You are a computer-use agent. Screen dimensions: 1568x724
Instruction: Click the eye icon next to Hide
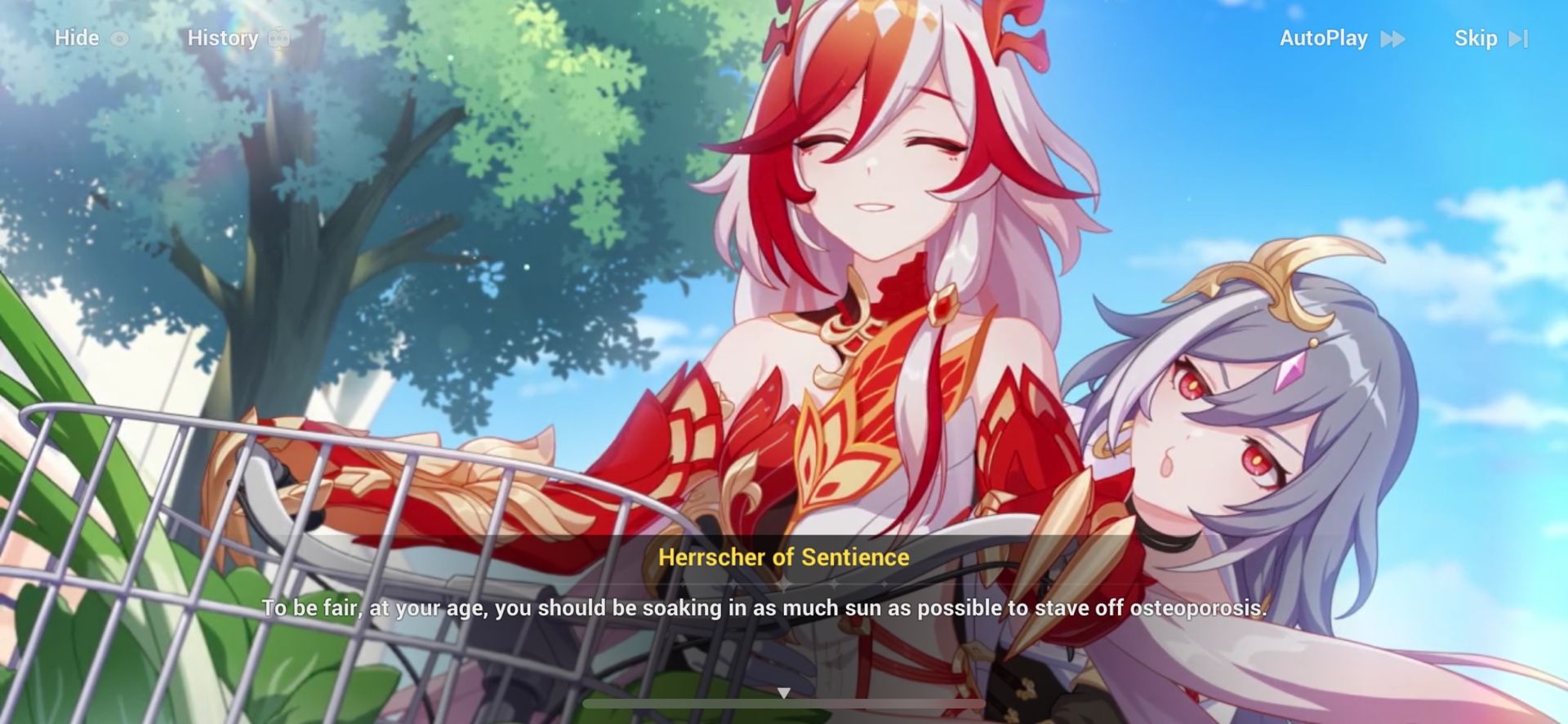[119, 38]
